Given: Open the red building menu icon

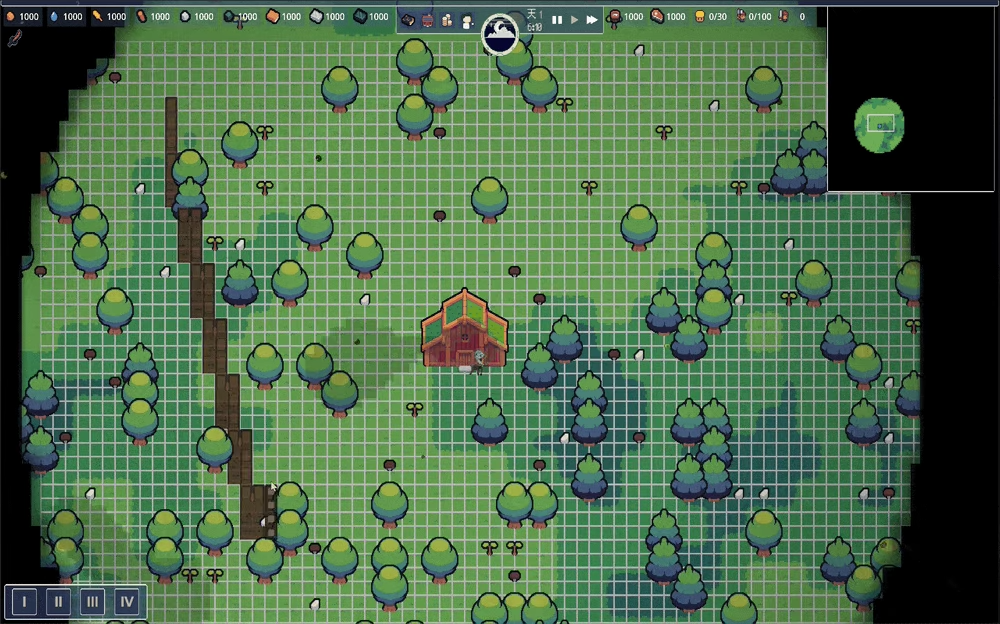Looking at the screenshot, I should tap(427, 20).
